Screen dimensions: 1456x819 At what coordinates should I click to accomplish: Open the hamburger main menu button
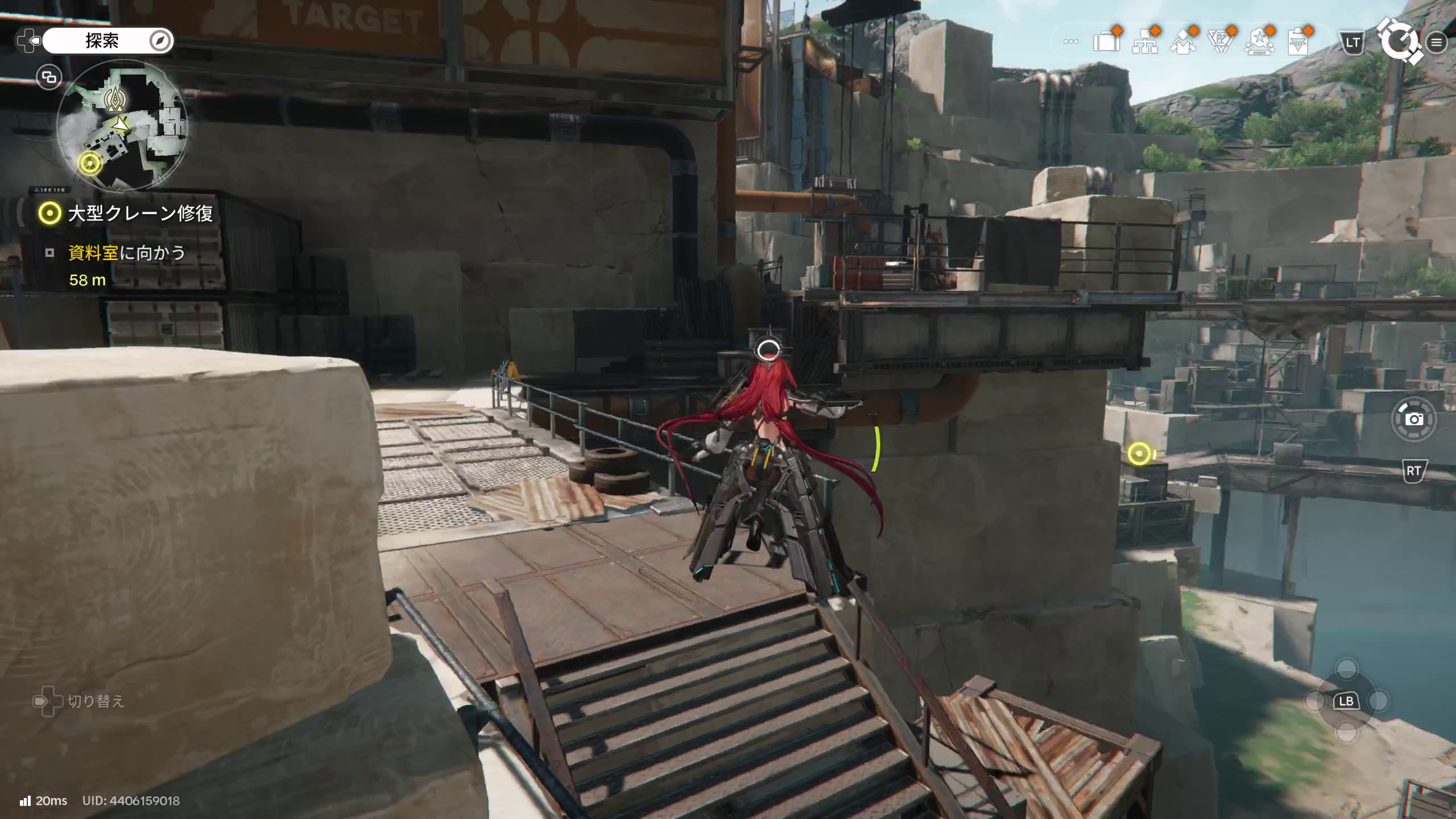[1437, 42]
